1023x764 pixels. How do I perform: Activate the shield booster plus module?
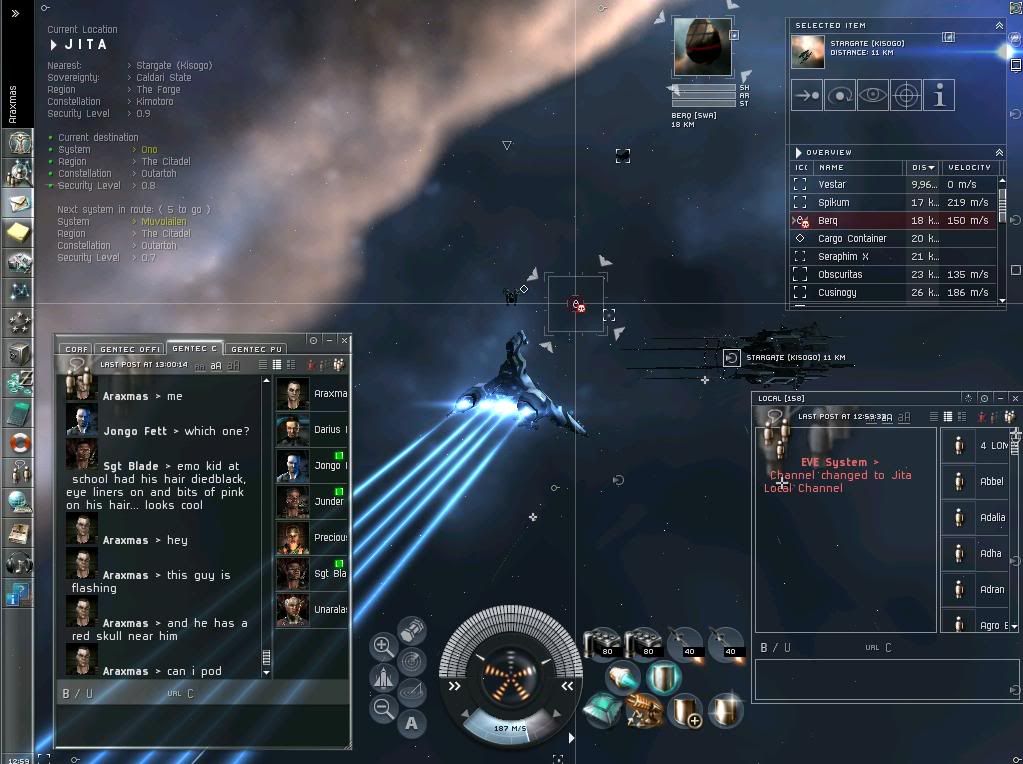(x=685, y=711)
